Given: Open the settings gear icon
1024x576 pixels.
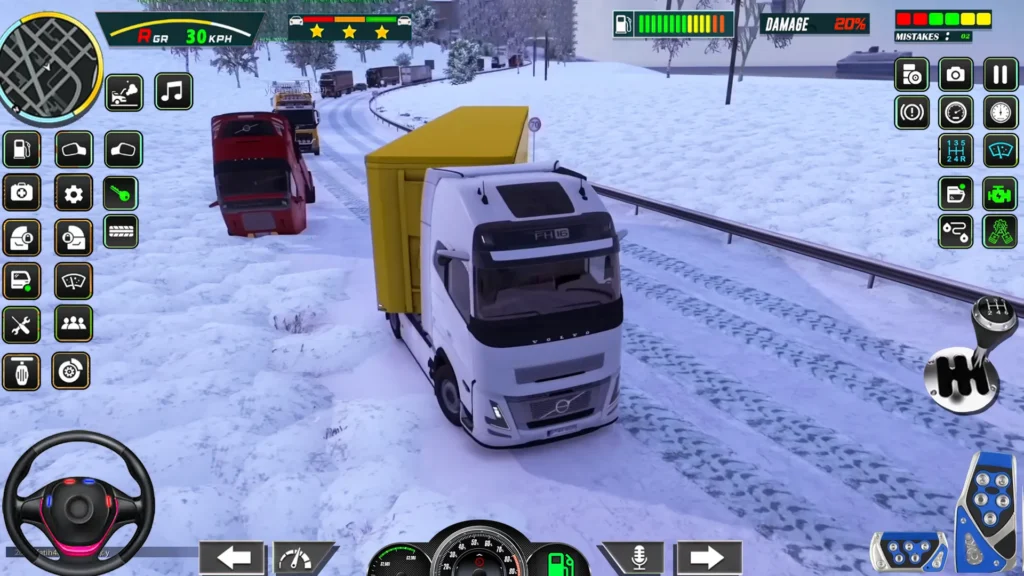Looking at the screenshot, I should coord(73,193).
